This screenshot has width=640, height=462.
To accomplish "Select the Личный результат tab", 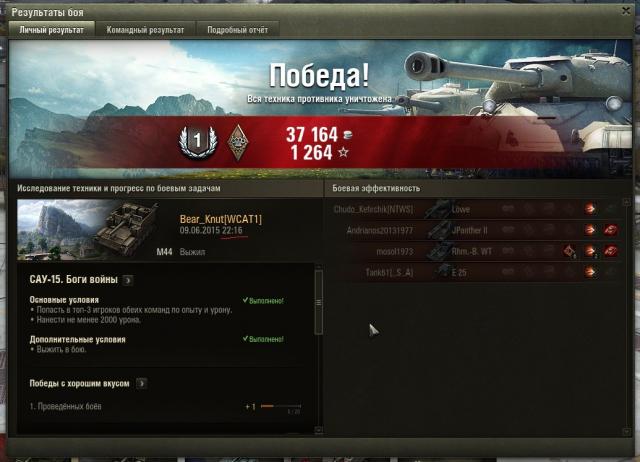I will click(x=51, y=30).
